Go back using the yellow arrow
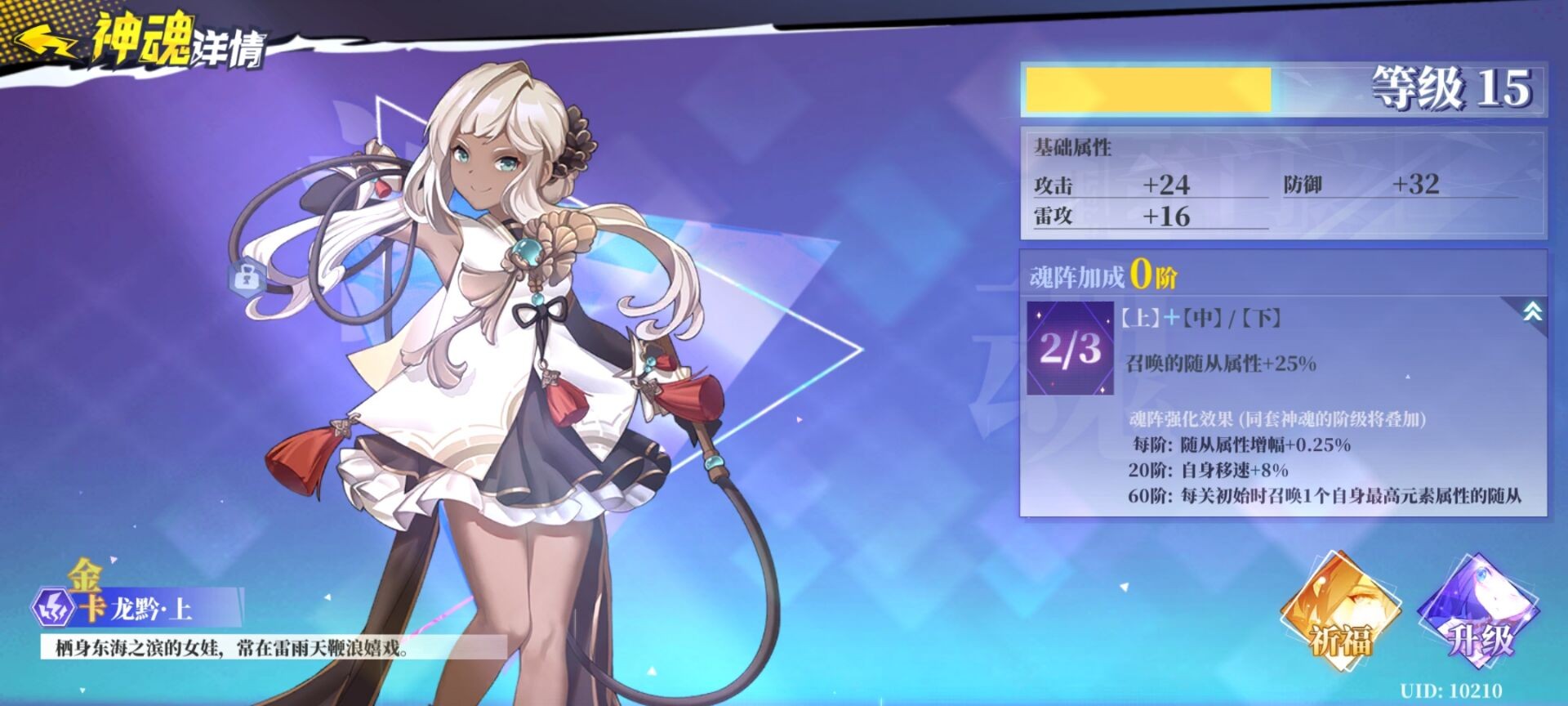 tap(45, 41)
